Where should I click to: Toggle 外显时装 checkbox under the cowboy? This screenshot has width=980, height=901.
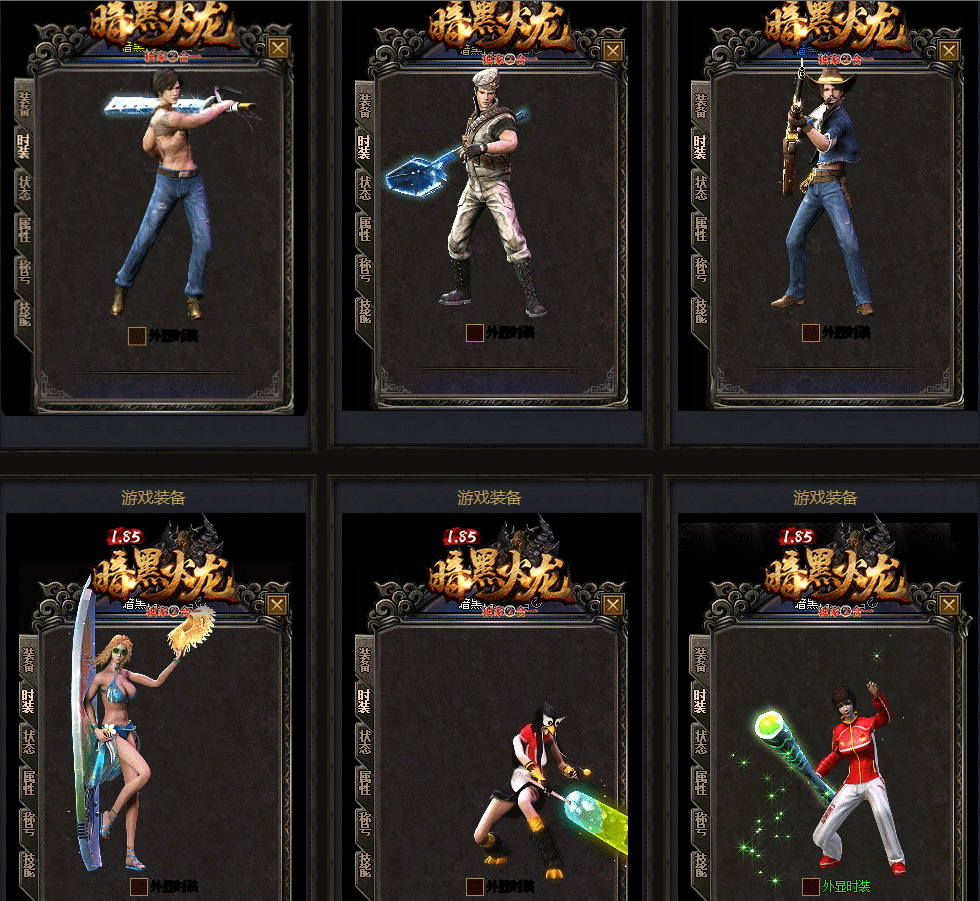(x=811, y=333)
